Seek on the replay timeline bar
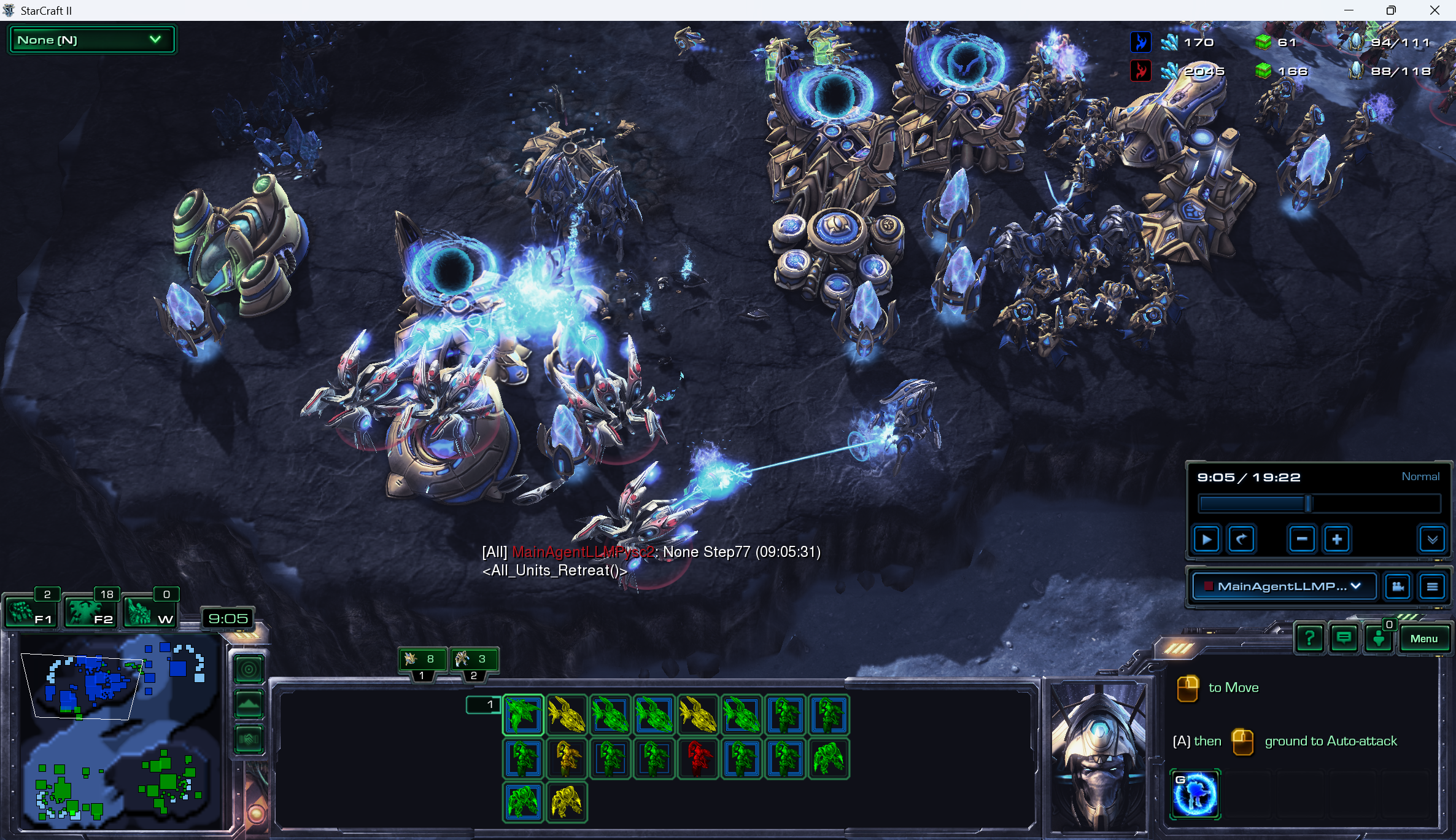The height and width of the screenshot is (840, 1456). point(1319,504)
